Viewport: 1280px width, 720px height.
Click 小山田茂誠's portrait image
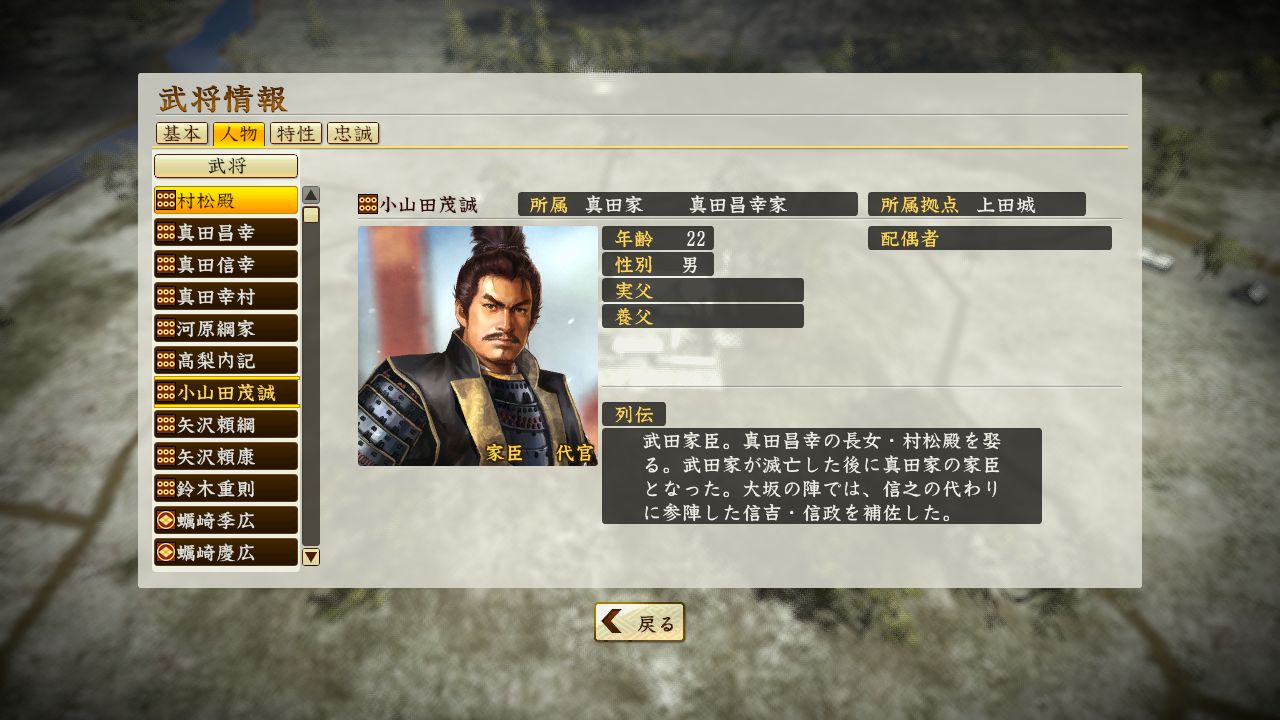click(x=478, y=347)
